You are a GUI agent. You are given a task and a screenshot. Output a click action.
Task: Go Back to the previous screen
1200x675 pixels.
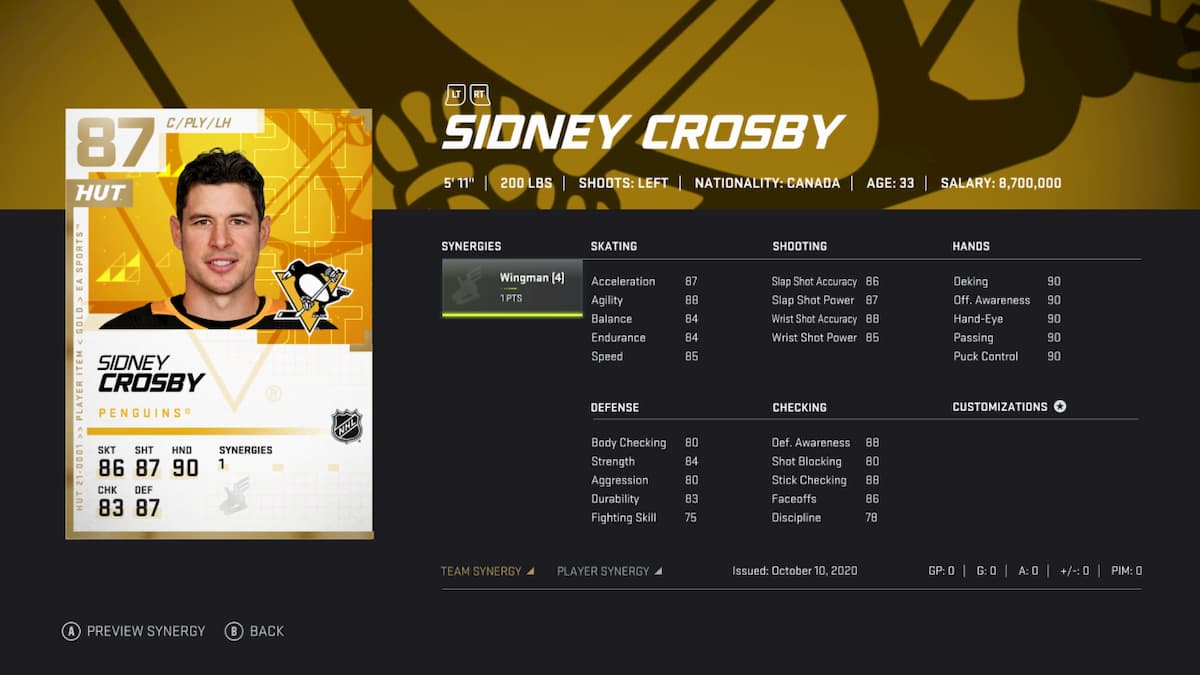pos(255,631)
